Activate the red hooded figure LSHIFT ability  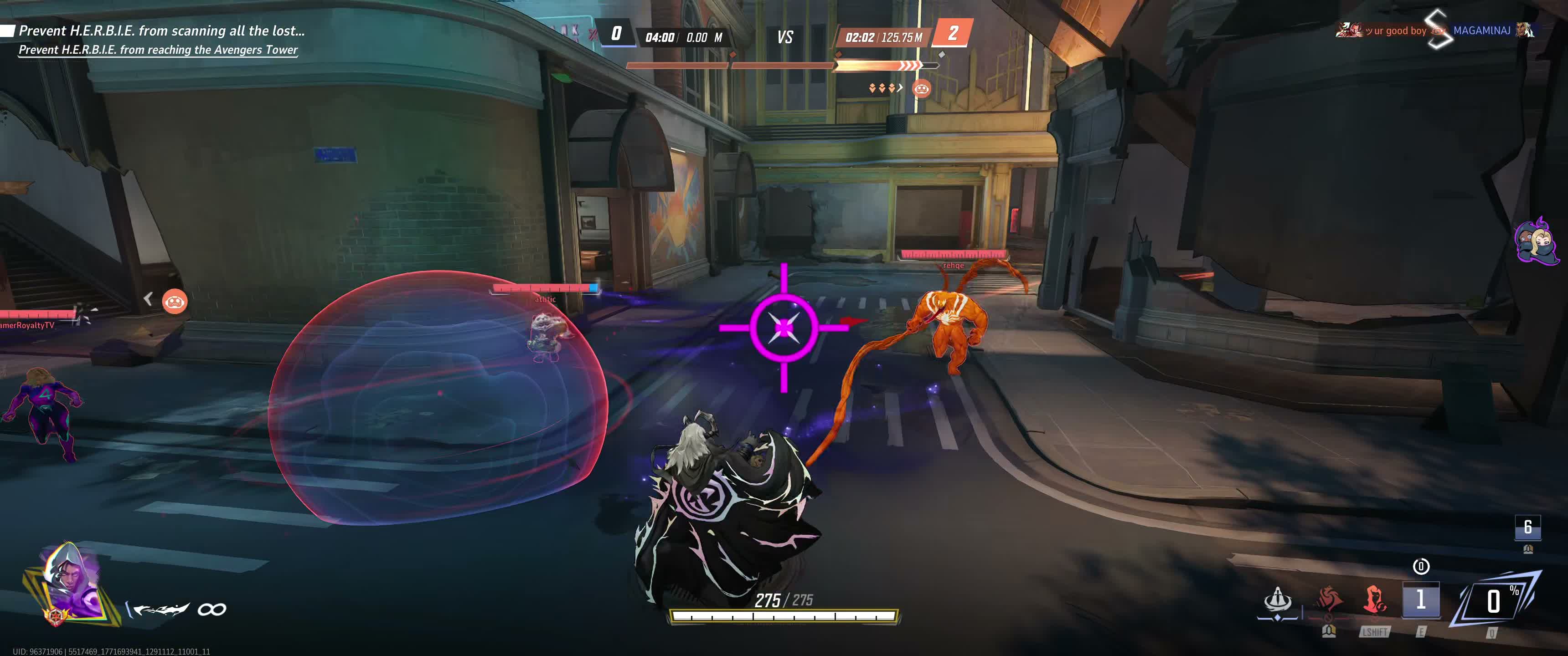[x=1374, y=600]
